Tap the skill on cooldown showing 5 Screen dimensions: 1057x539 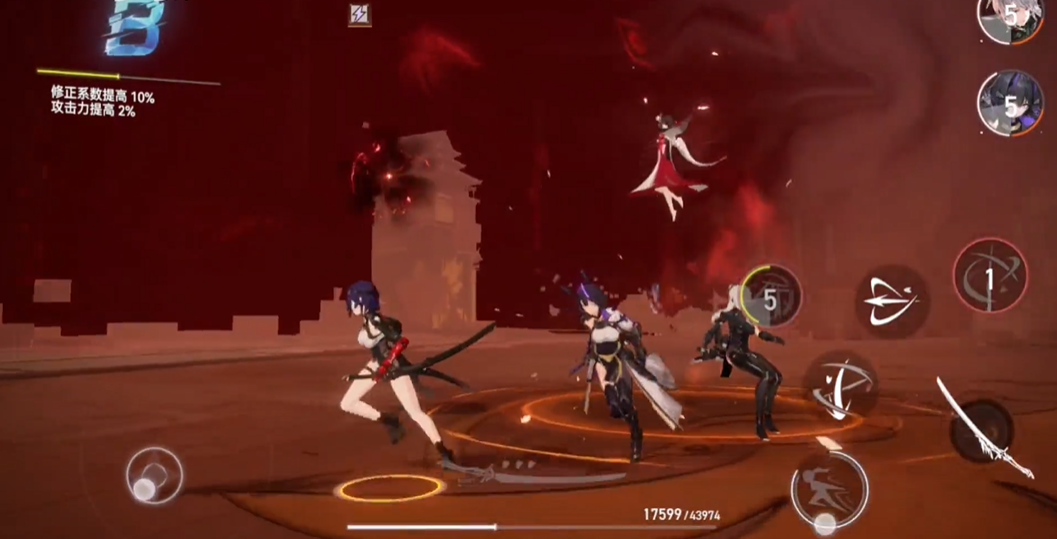click(771, 296)
